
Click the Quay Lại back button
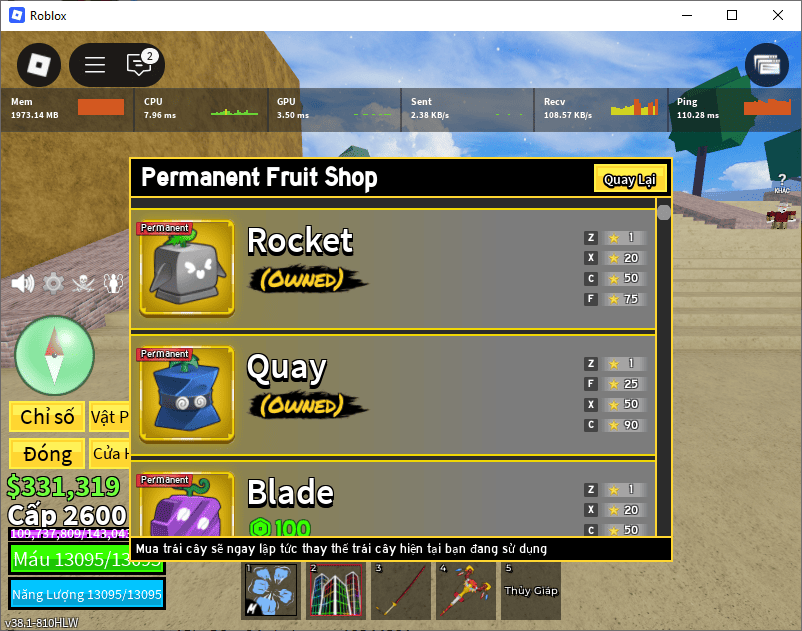point(629,180)
